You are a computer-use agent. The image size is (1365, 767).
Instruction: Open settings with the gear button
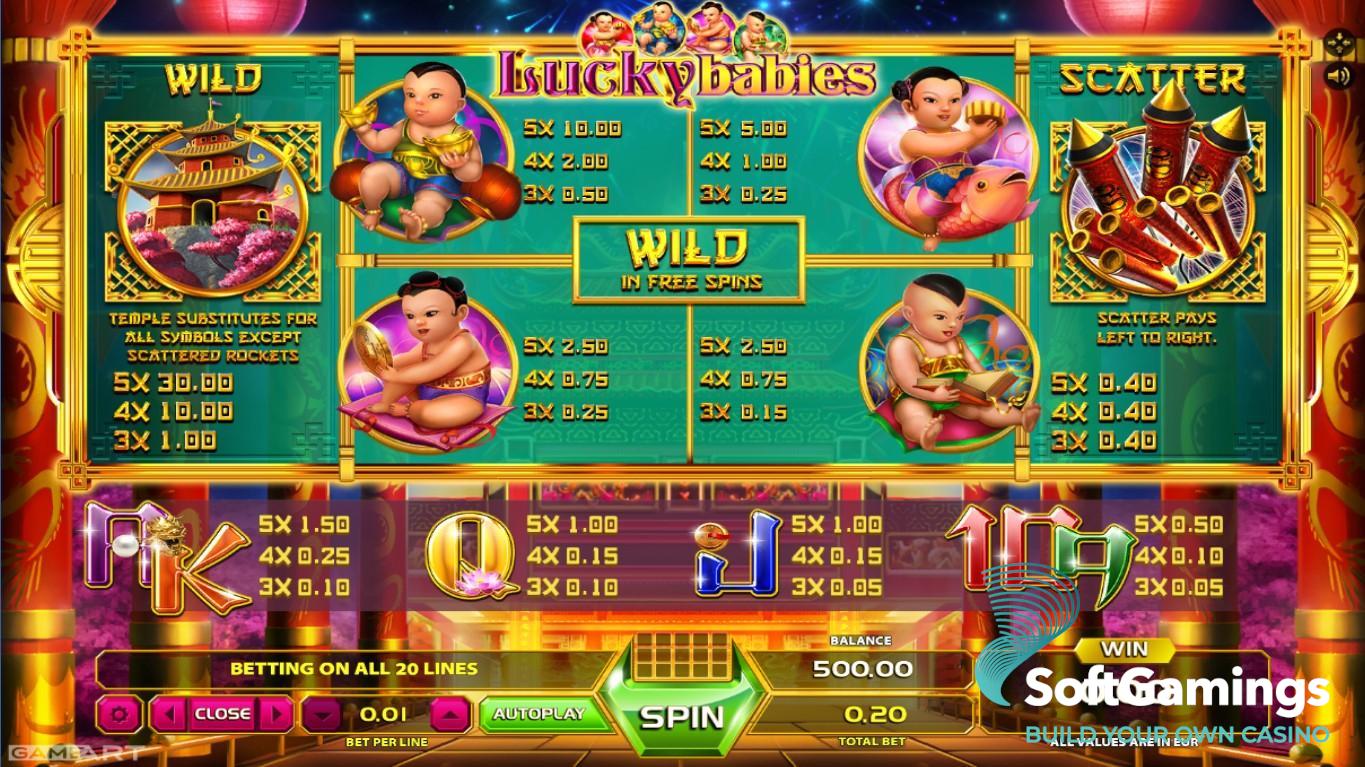(x=120, y=714)
